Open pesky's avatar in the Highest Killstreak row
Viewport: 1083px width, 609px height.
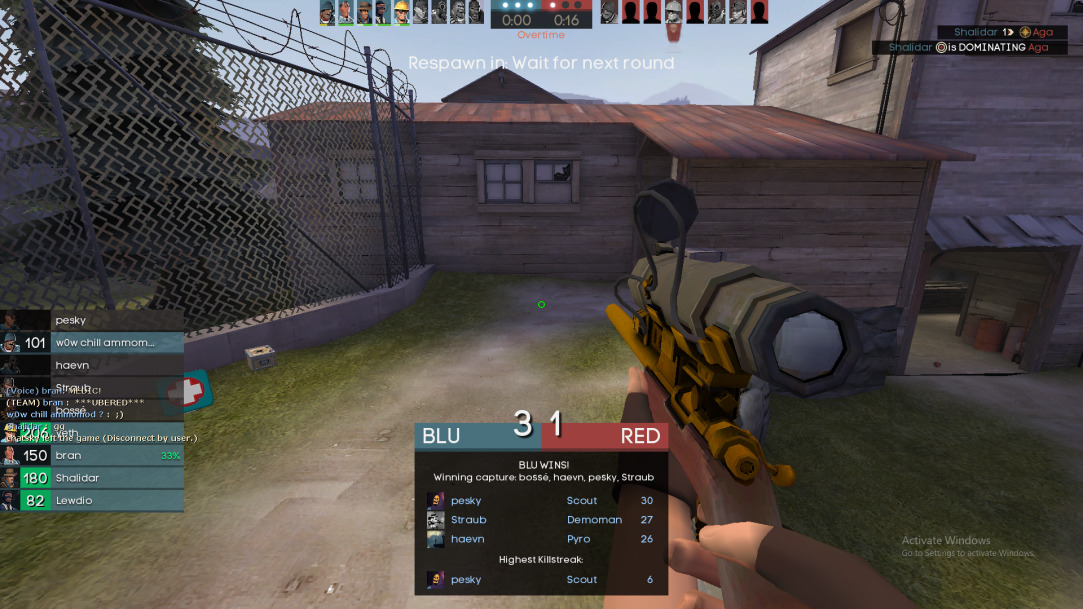pyautogui.click(x=436, y=579)
